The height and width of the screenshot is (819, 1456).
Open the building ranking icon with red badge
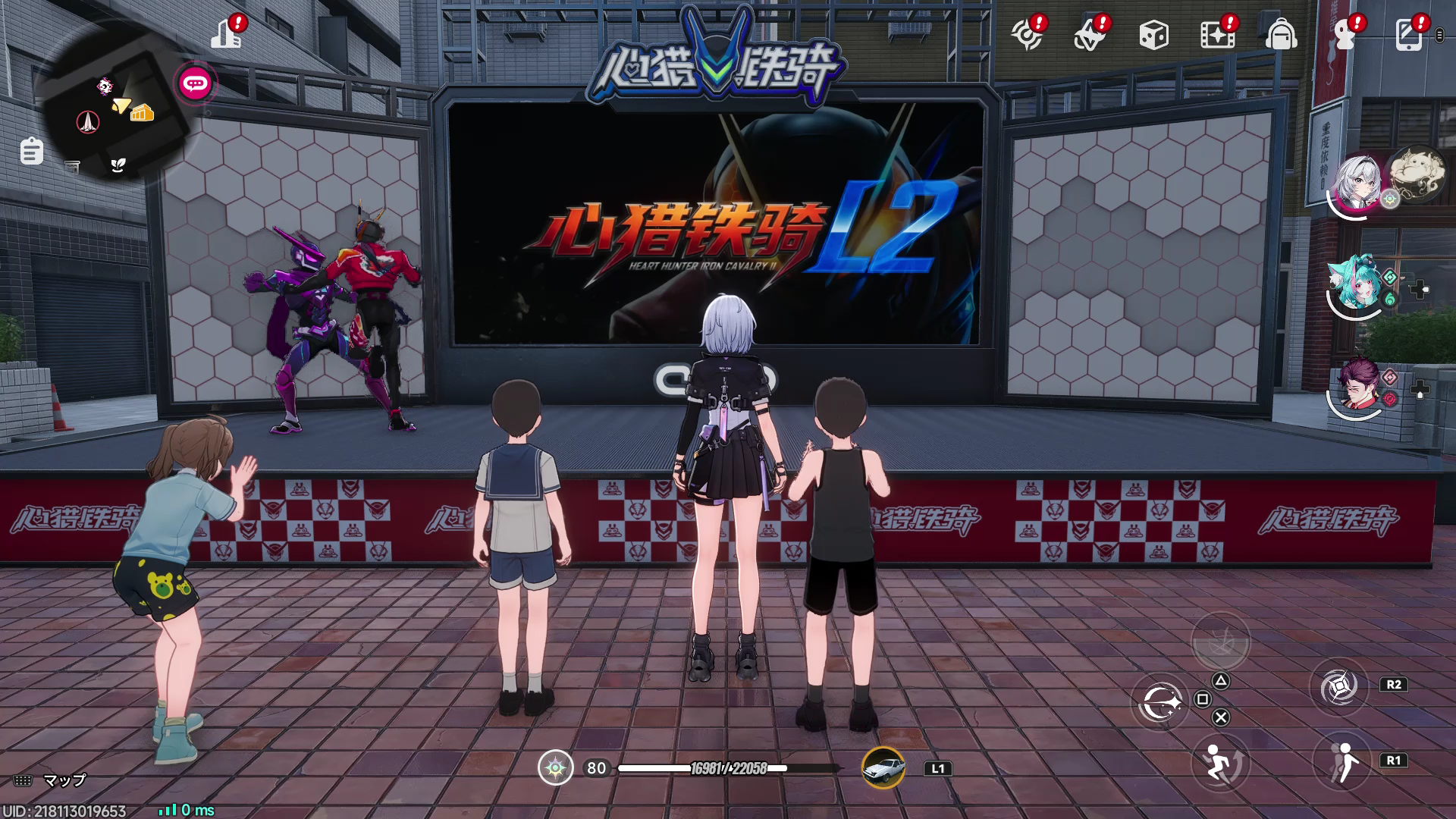tap(226, 34)
